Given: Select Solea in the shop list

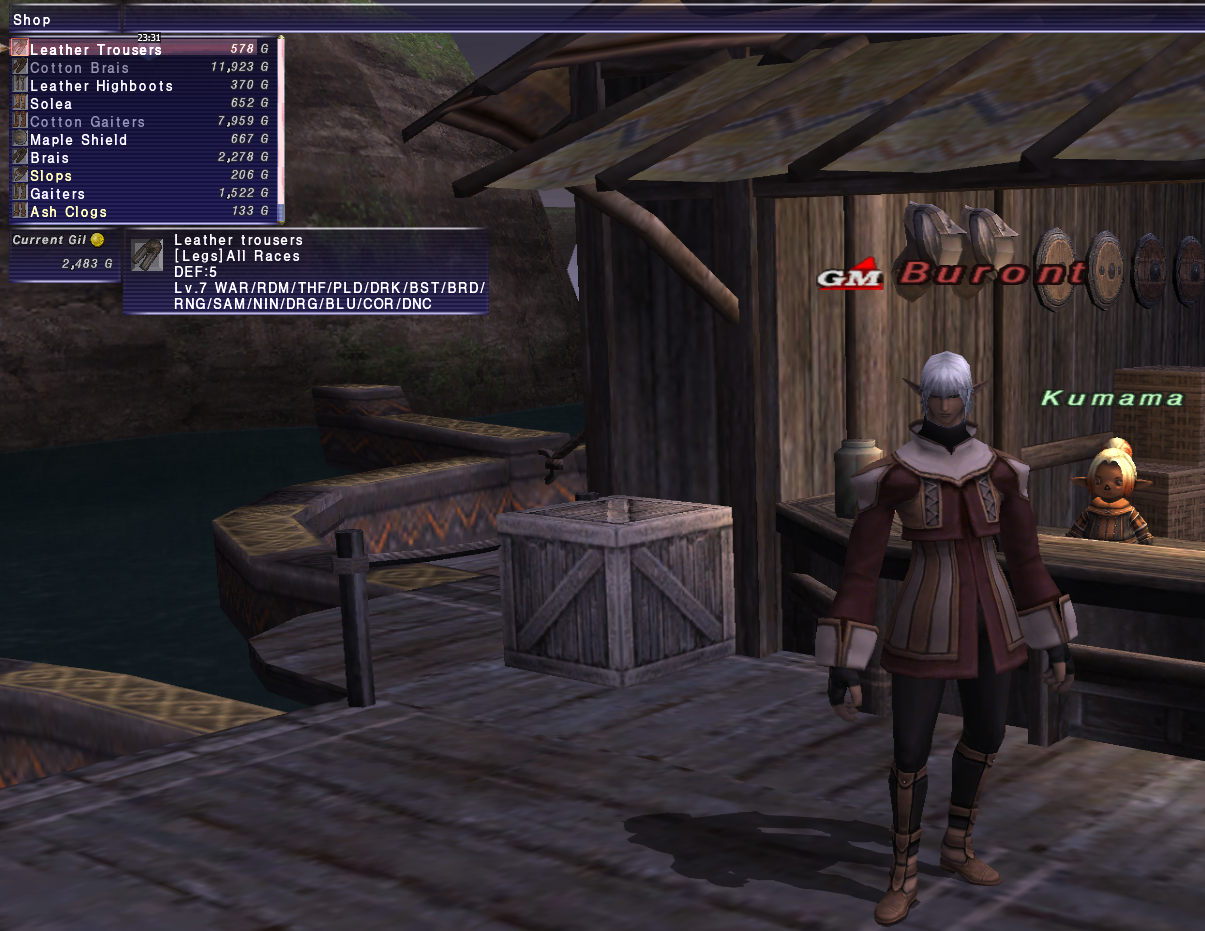Looking at the screenshot, I should [x=51, y=104].
